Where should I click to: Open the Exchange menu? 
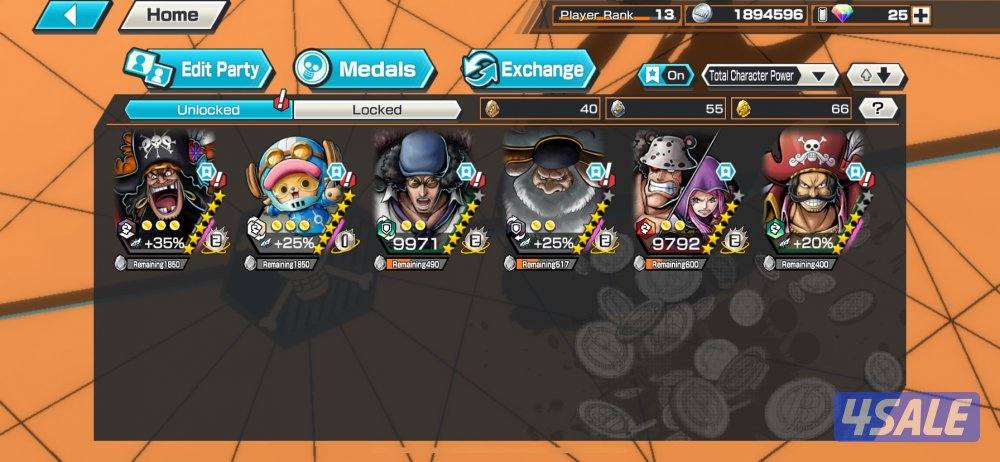click(x=528, y=70)
